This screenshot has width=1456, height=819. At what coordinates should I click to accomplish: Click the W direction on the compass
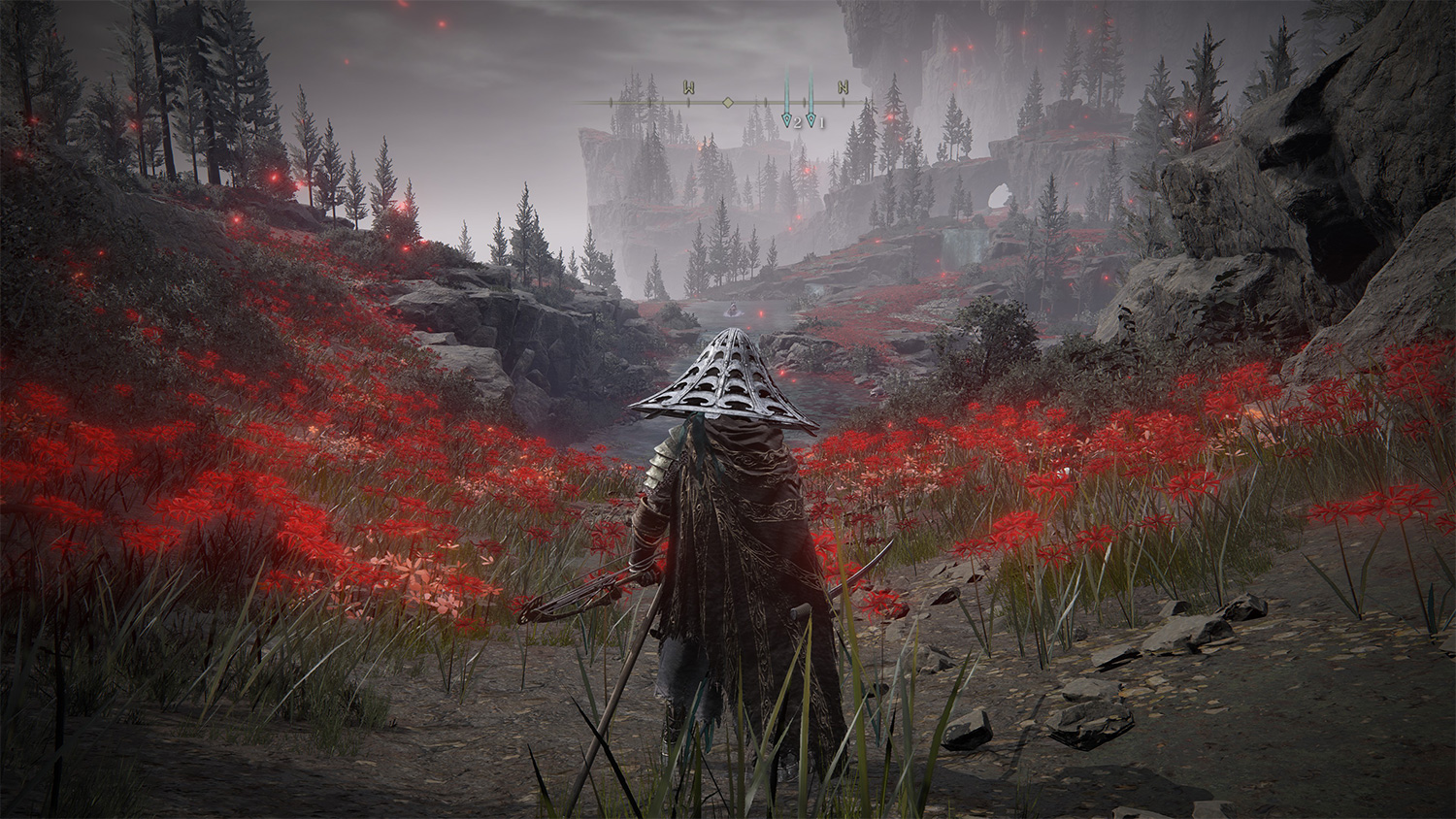click(x=688, y=89)
